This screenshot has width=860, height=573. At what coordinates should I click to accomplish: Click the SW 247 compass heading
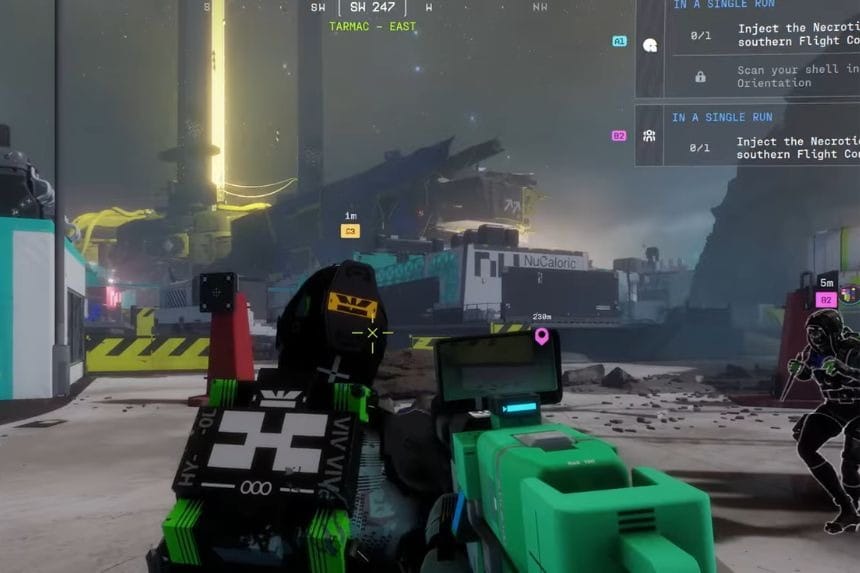point(372,8)
